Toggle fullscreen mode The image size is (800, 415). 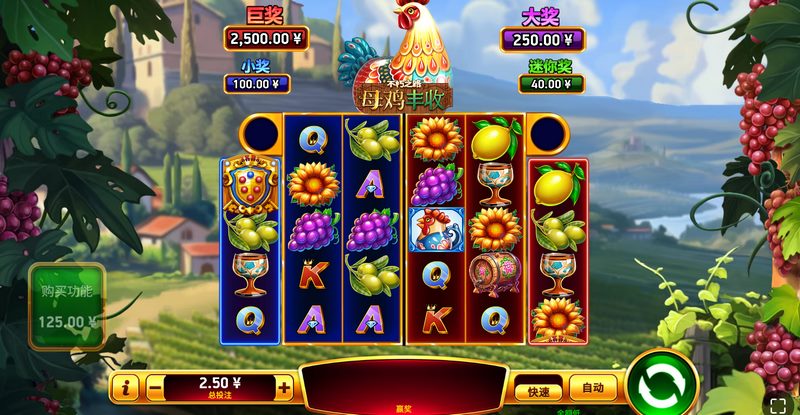tap(780, 404)
